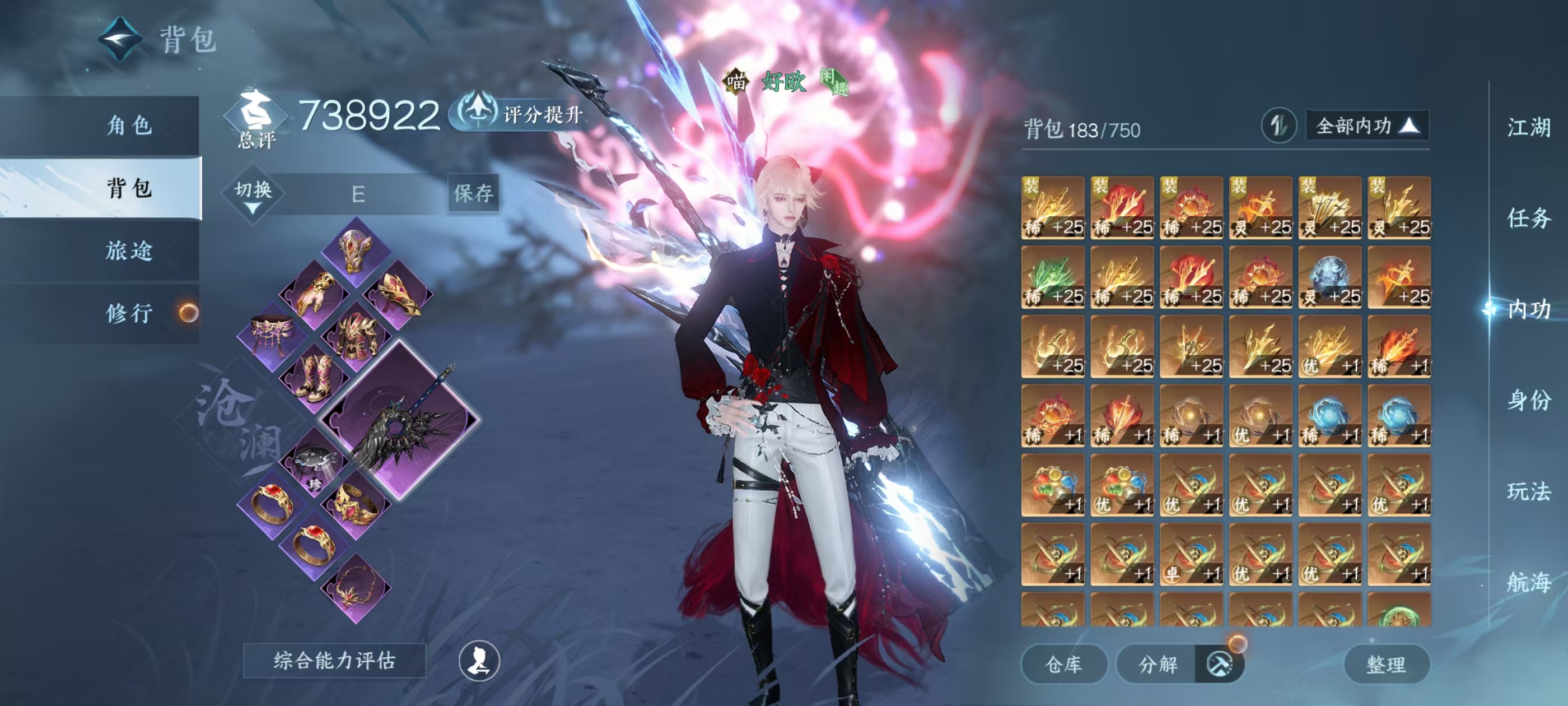Open the 仓库 warehouse

point(1063,664)
